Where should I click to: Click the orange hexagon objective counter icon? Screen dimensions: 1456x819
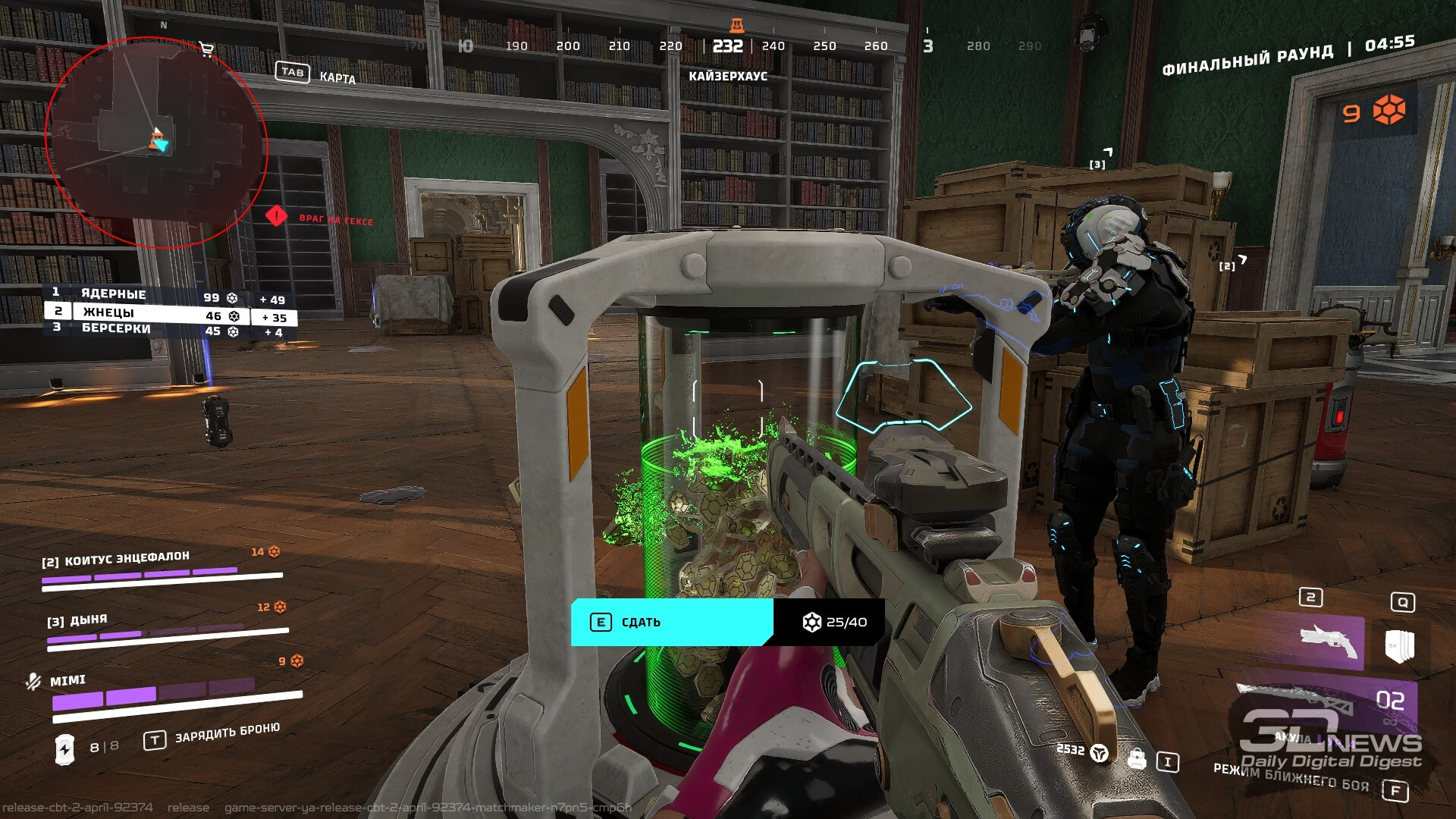pyautogui.click(x=1389, y=111)
